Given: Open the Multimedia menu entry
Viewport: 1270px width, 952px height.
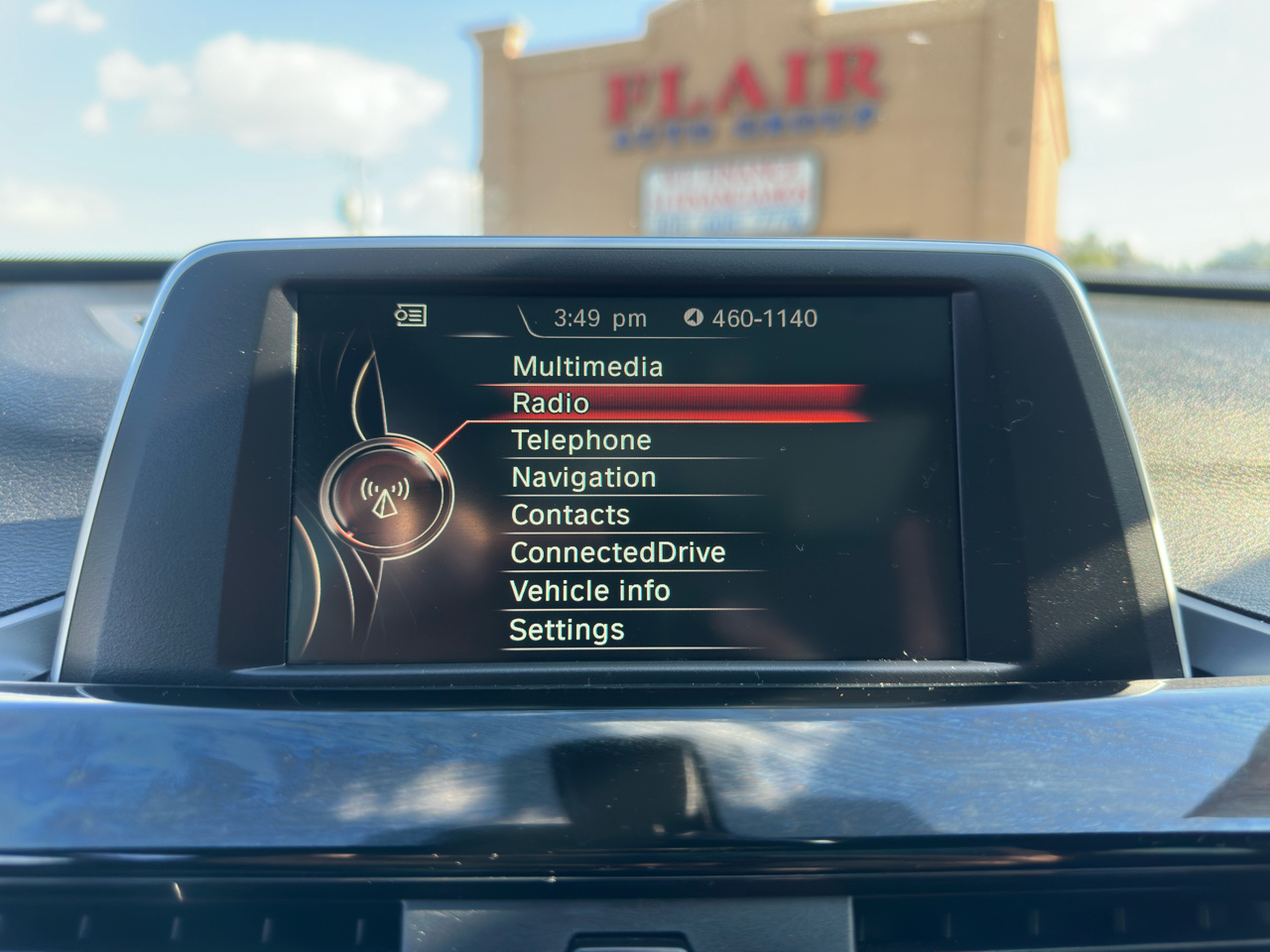Looking at the screenshot, I should pos(587,367).
